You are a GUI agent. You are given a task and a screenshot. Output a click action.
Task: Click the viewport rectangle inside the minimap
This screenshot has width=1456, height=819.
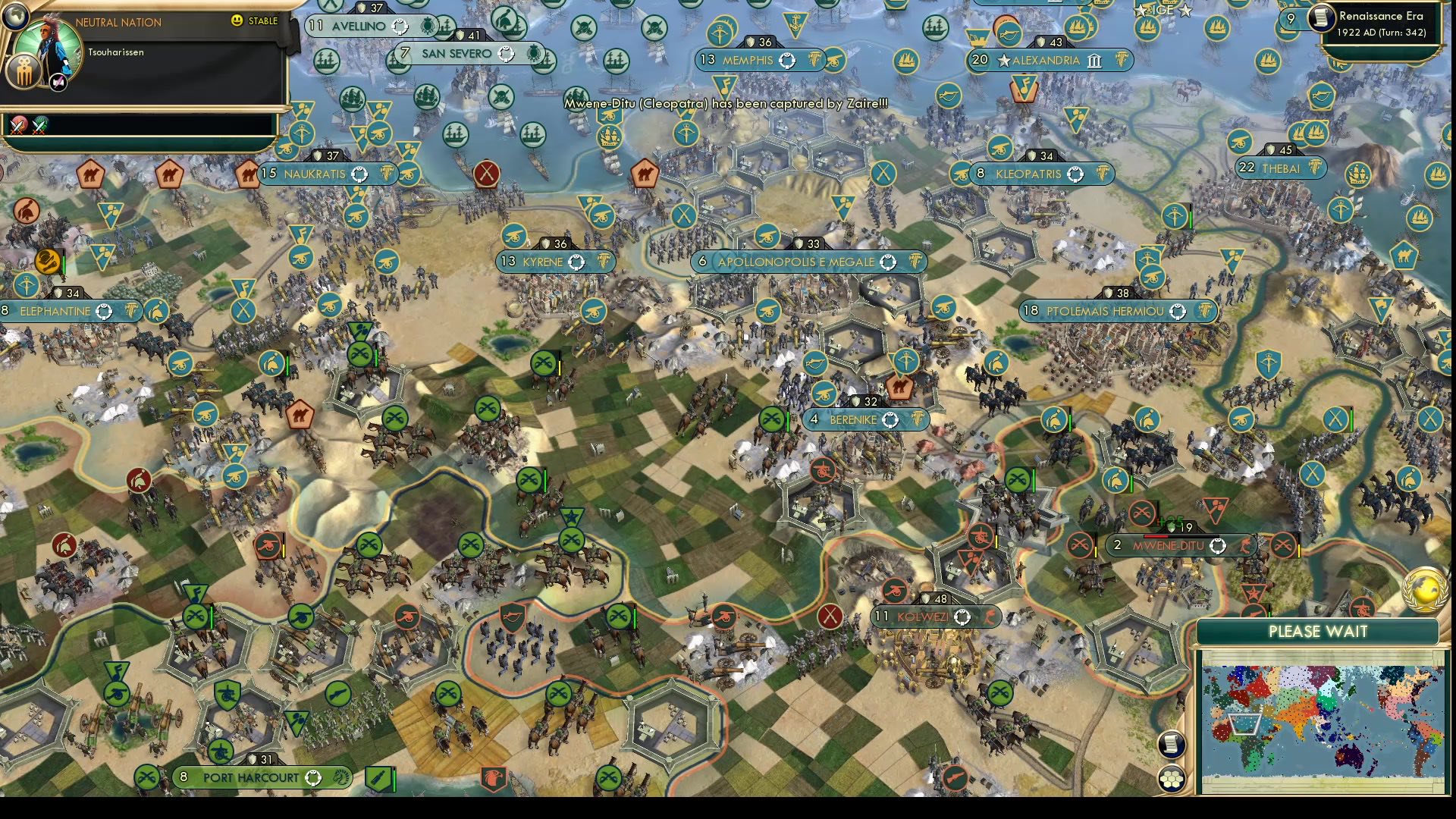(1244, 724)
